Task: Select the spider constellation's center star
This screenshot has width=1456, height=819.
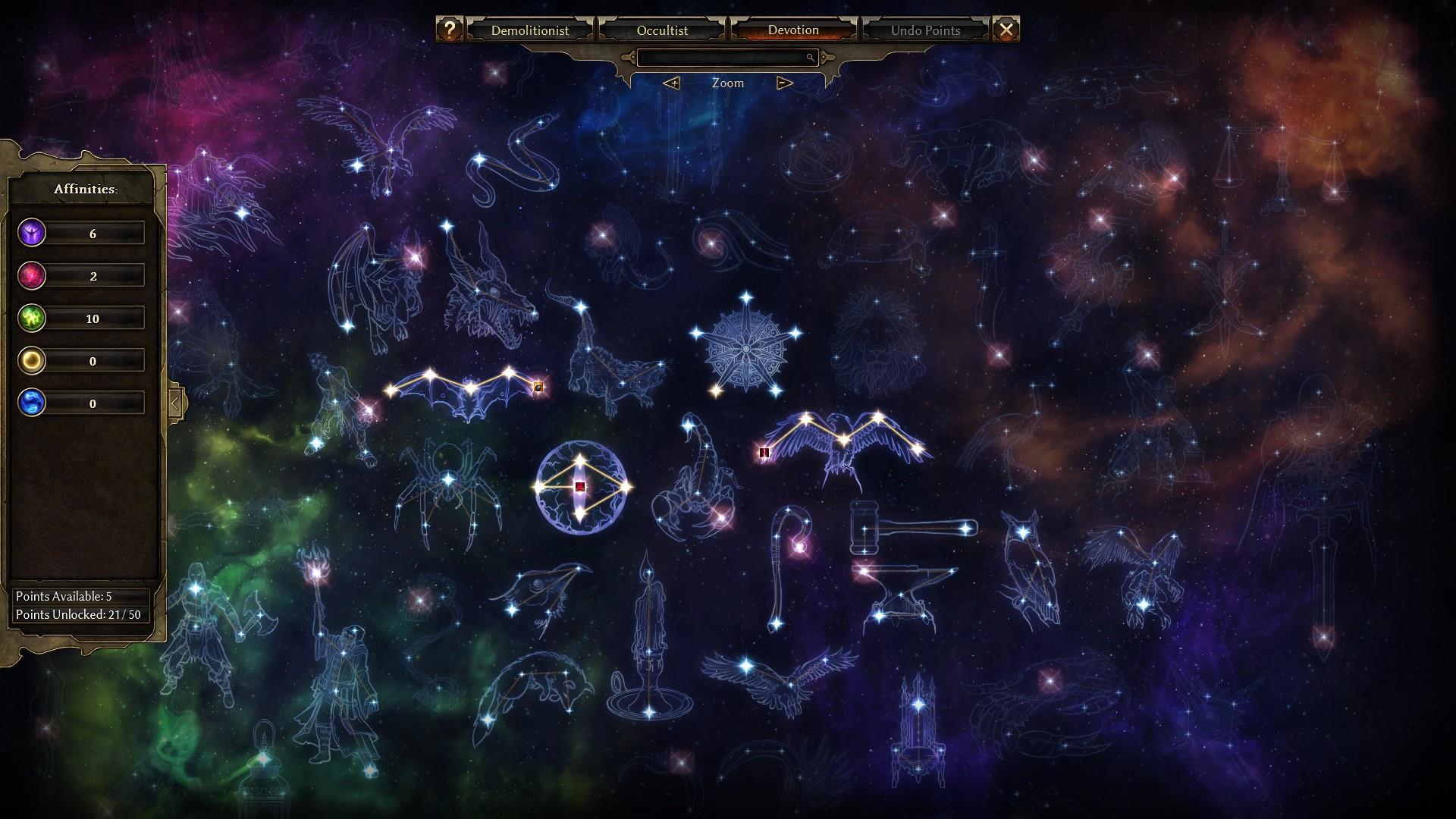Action: coord(448,479)
